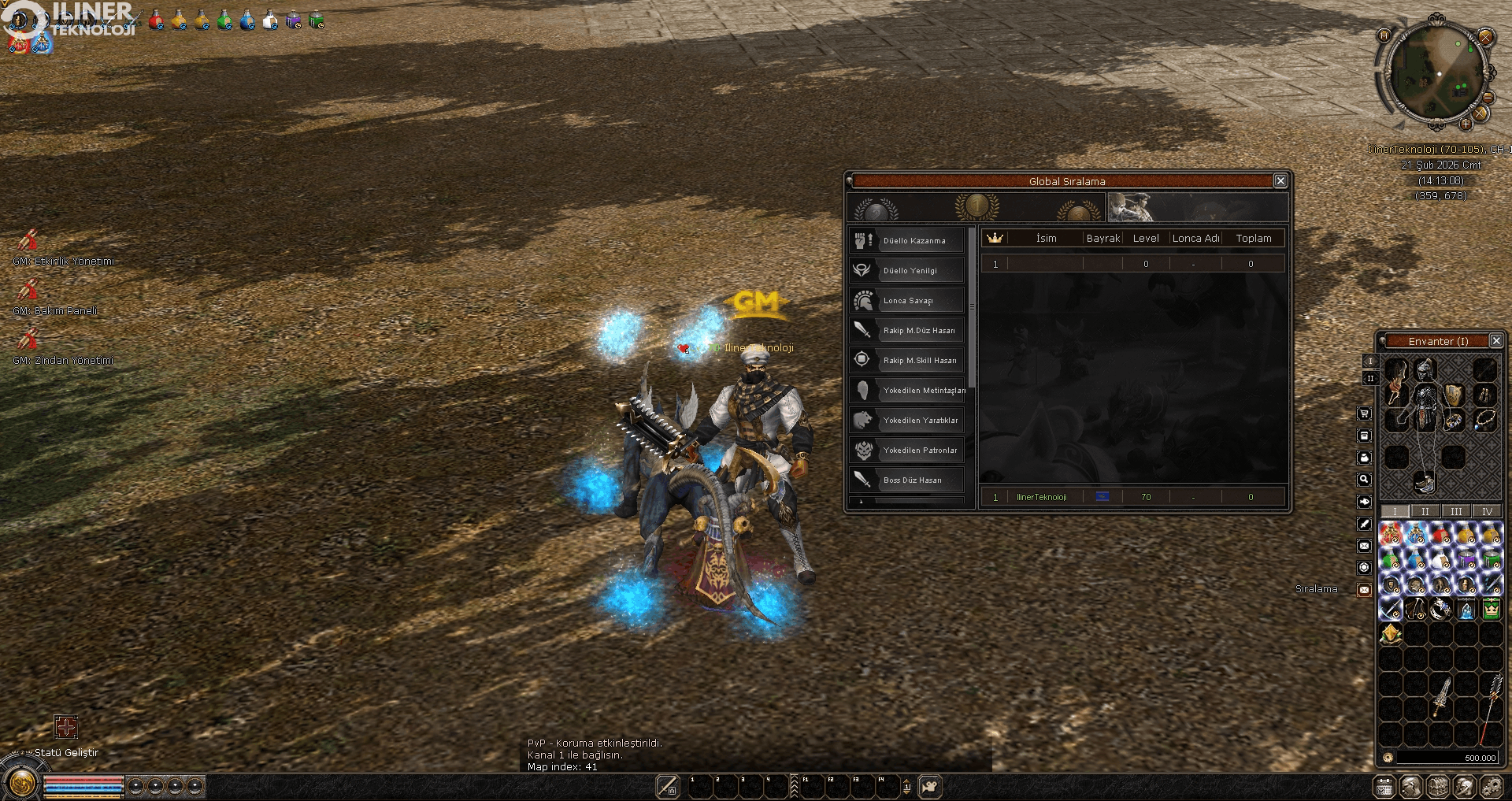Select the Düello Kazanma ranking category

(x=907, y=240)
